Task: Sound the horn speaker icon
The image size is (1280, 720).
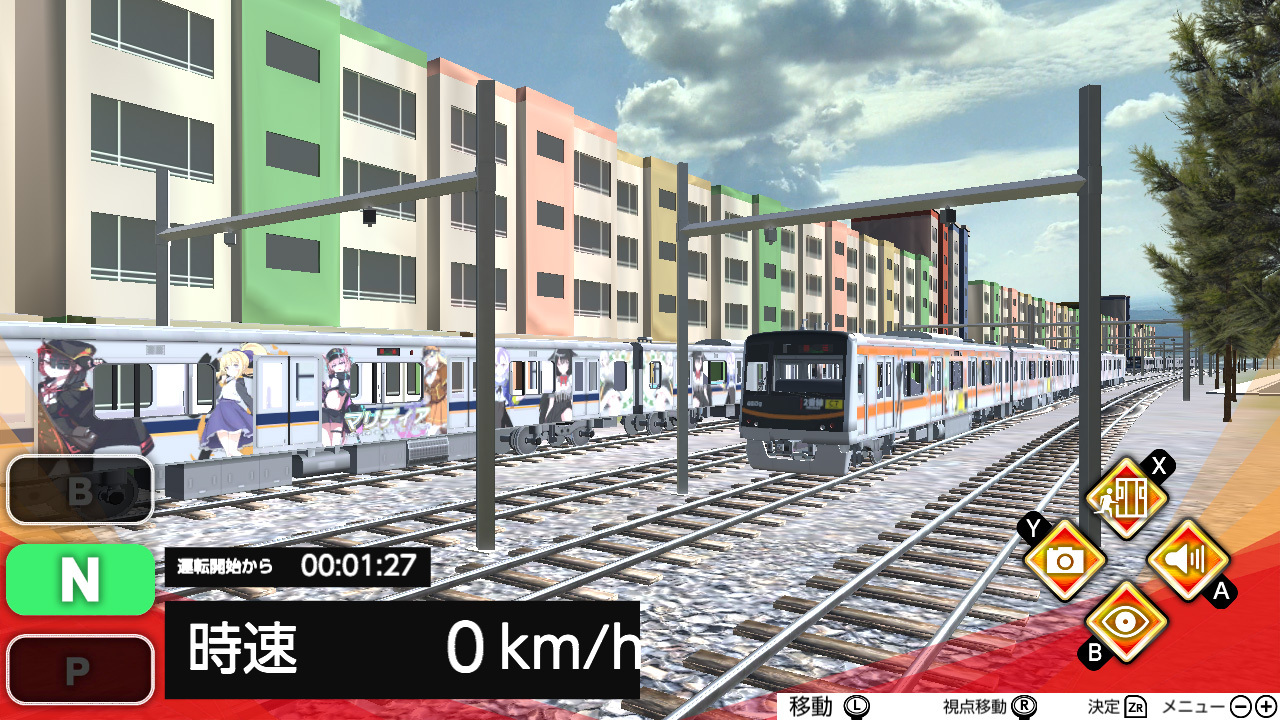Action: 1188,560
